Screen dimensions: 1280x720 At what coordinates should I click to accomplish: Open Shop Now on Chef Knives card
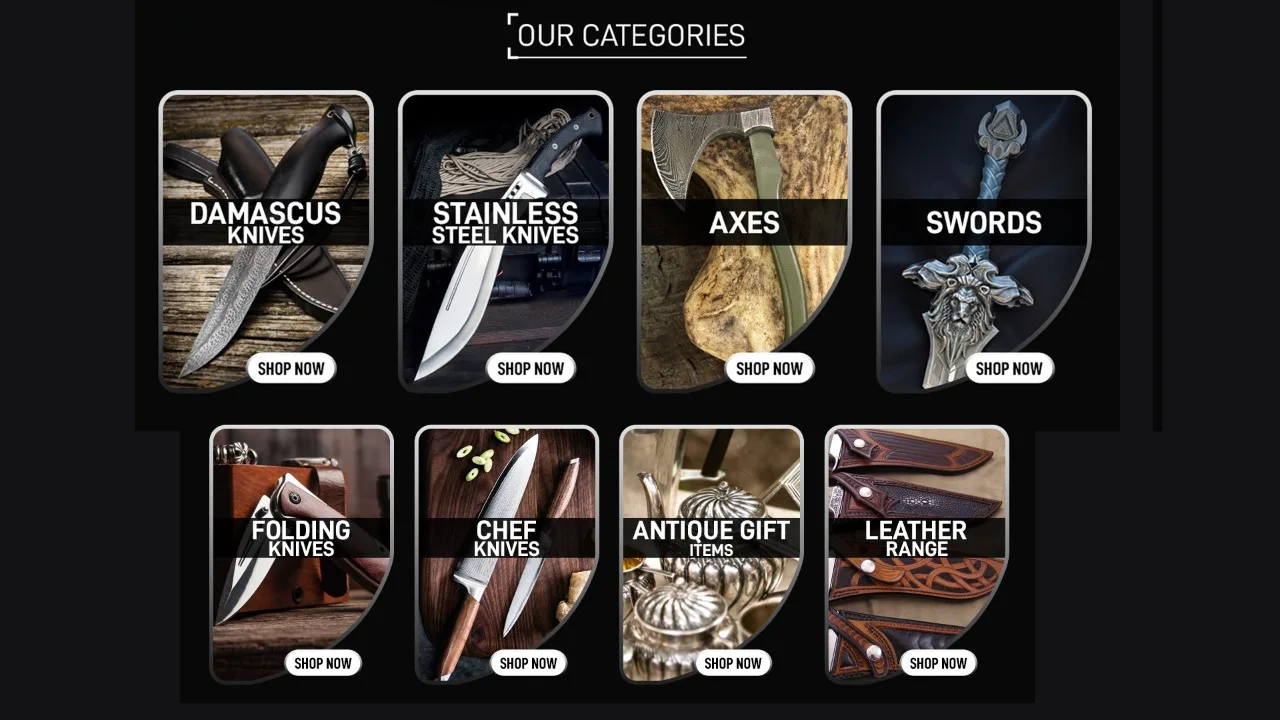pyautogui.click(x=528, y=663)
